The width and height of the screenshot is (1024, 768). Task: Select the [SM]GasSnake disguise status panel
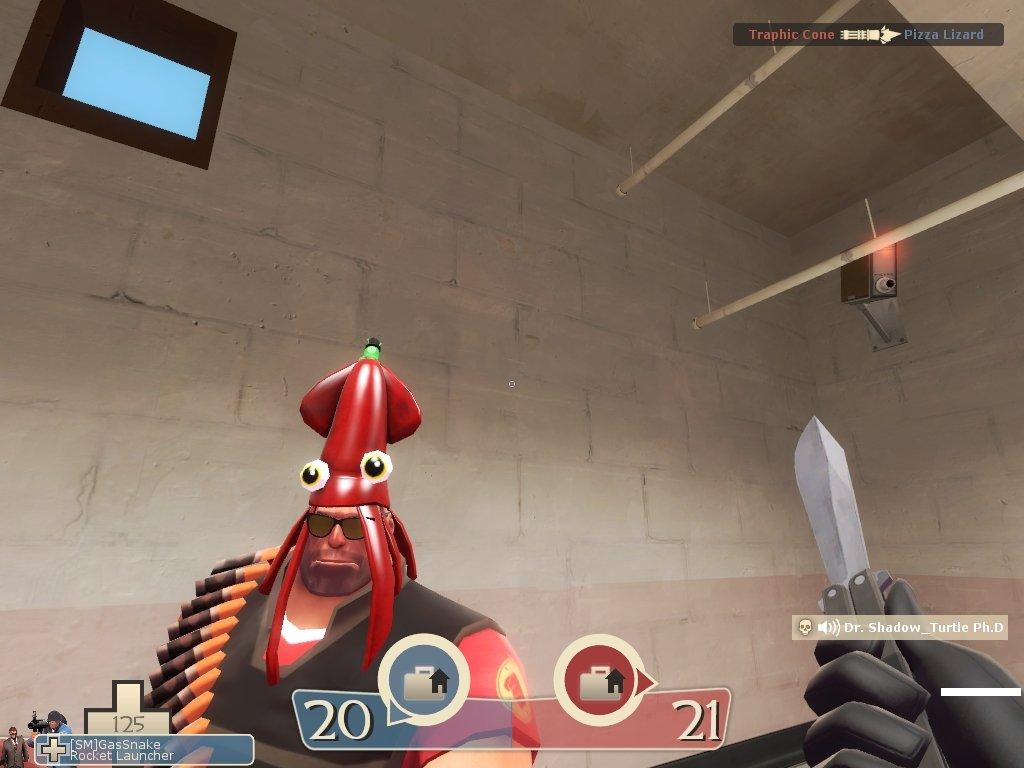[x=144, y=750]
